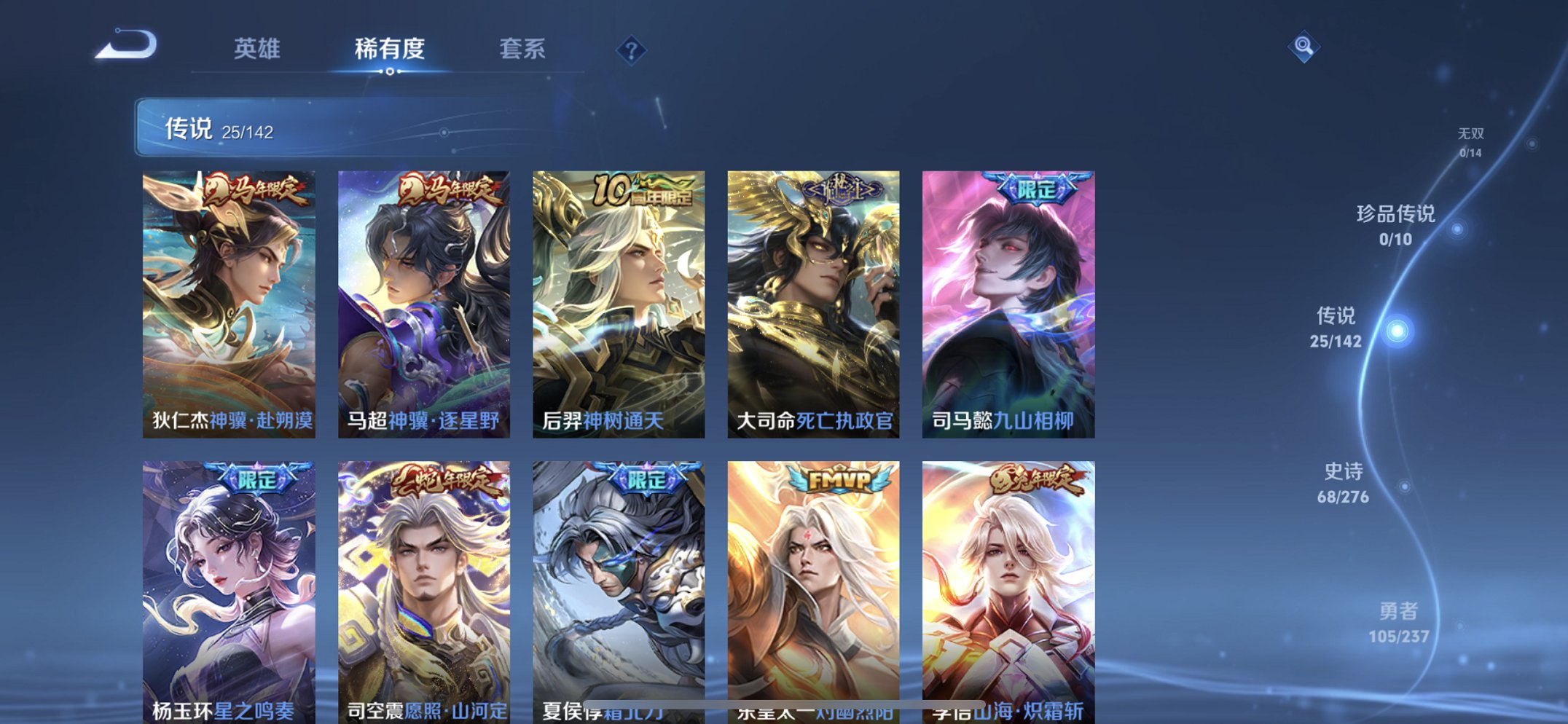Click the help question mark icon

[631, 50]
